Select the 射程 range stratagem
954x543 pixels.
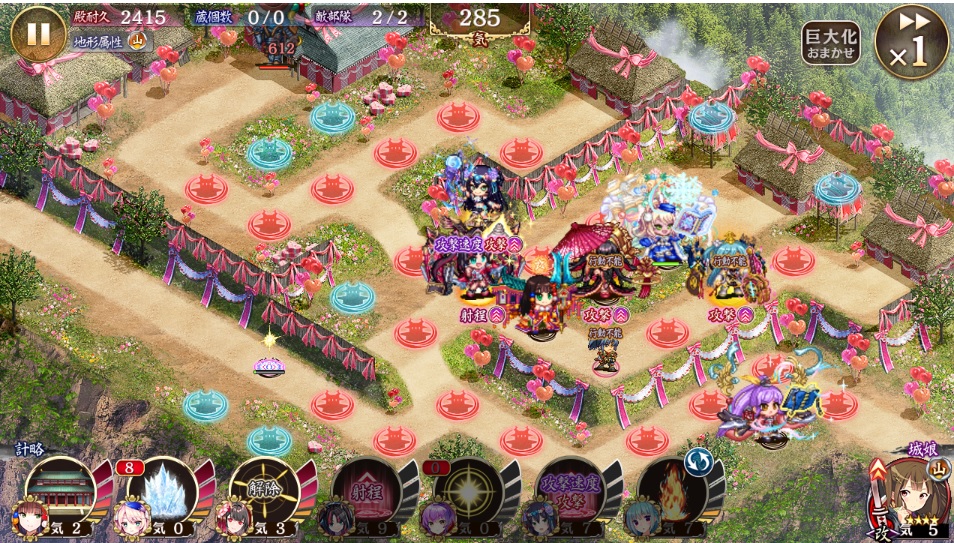[367, 492]
